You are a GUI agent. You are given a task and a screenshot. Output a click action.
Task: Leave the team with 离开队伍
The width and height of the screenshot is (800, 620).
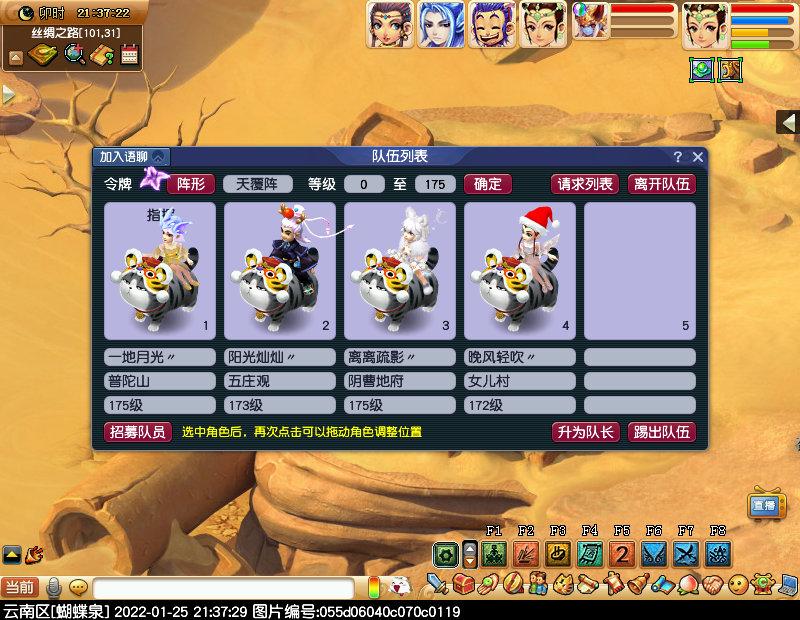(661, 184)
